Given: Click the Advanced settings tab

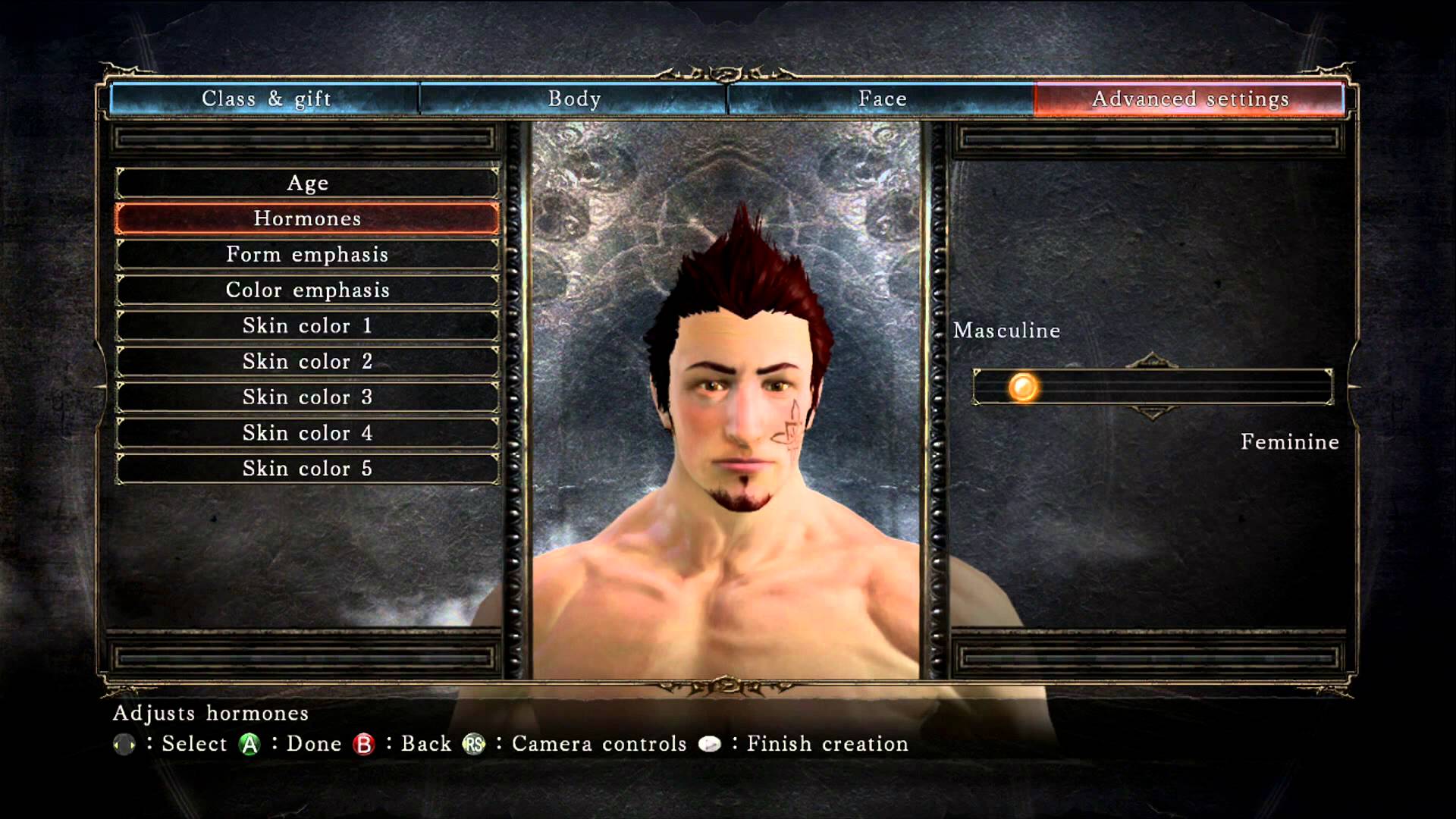Looking at the screenshot, I should tap(1190, 99).
